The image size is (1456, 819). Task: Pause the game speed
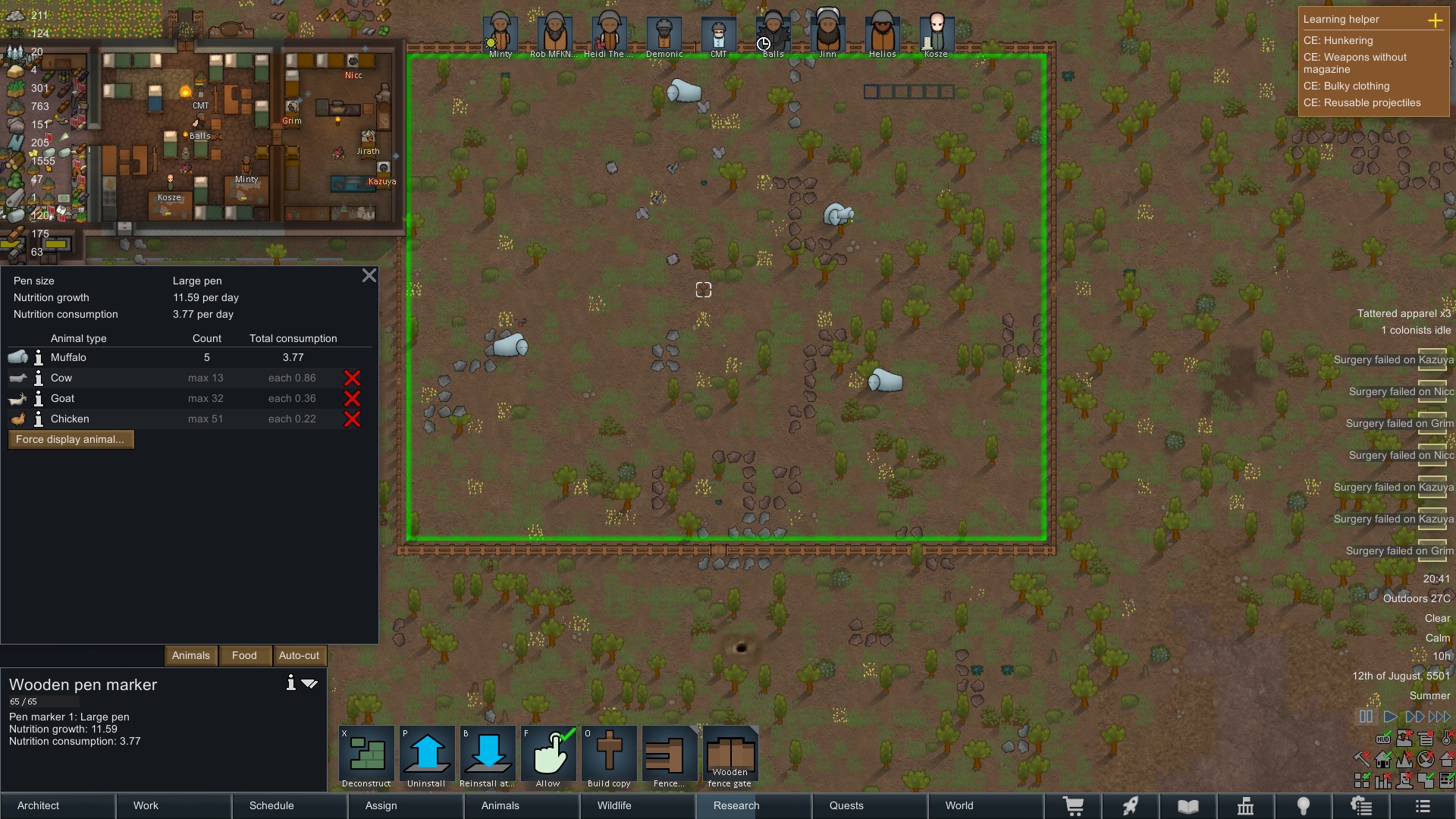(1366, 717)
